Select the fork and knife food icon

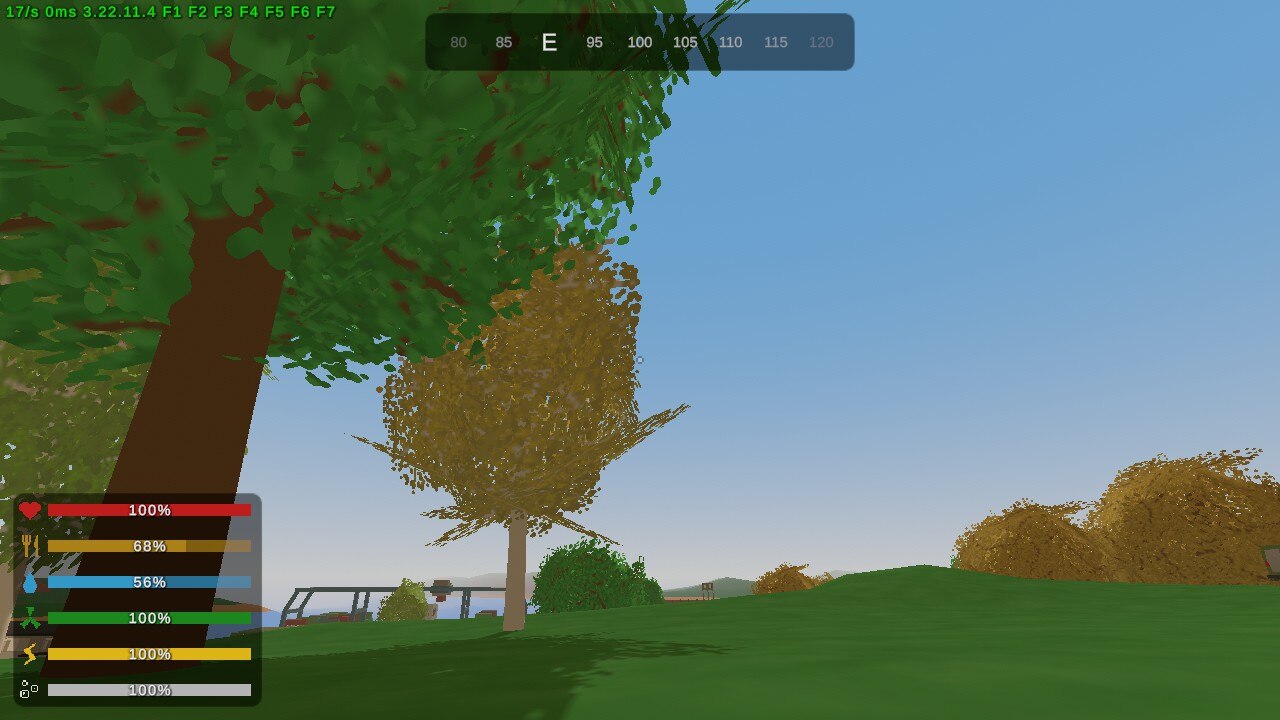click(33, 546)
